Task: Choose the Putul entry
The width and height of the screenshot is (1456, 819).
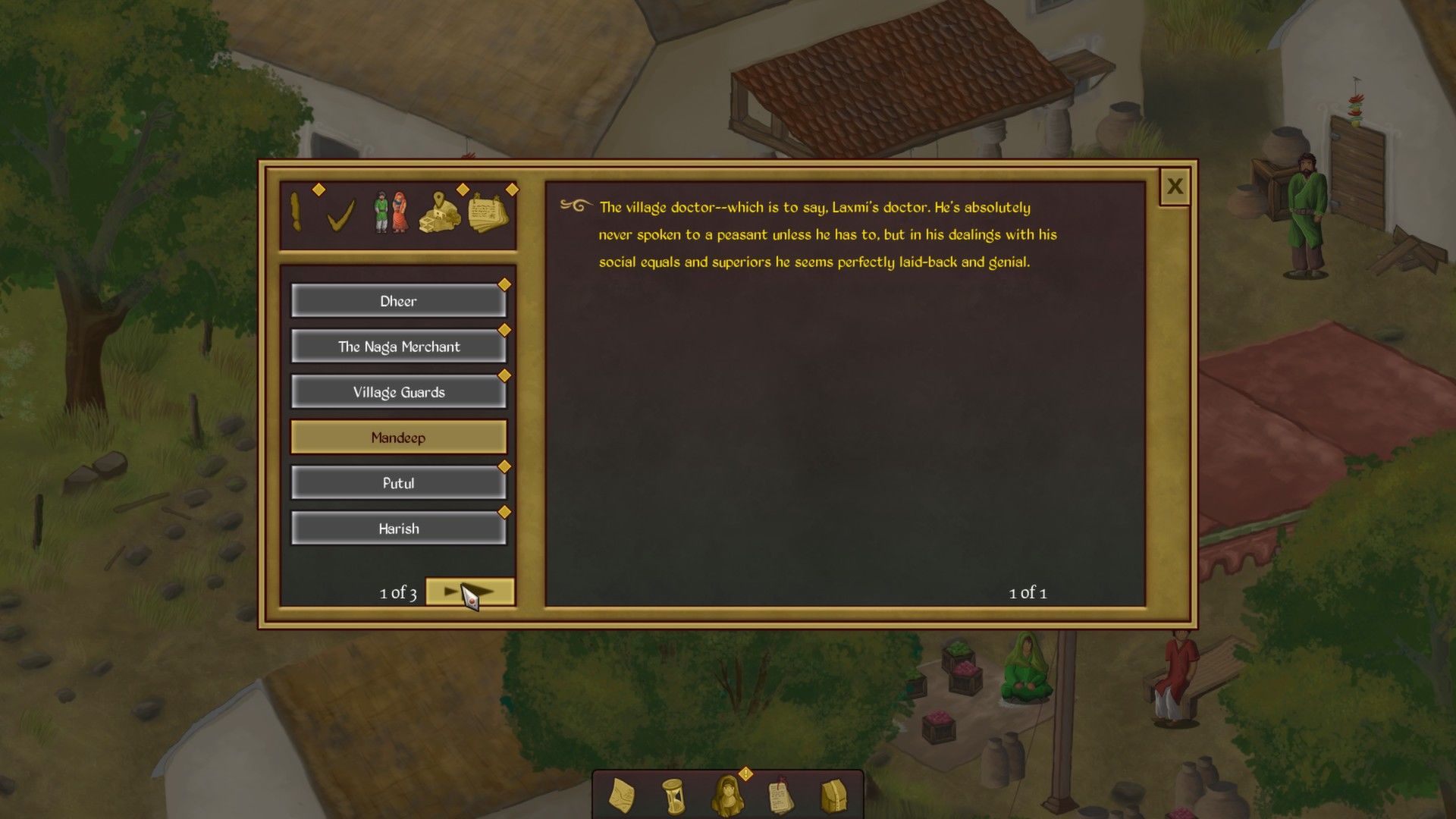Action: [x=398, y=483]
